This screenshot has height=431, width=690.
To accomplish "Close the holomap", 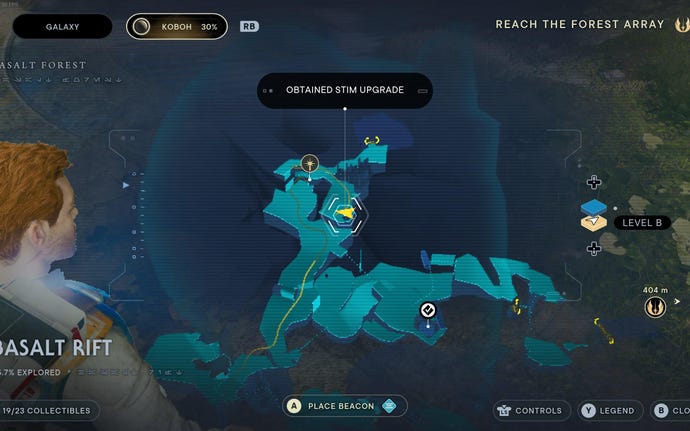I will pyautogui.click(x=669, y=410).
